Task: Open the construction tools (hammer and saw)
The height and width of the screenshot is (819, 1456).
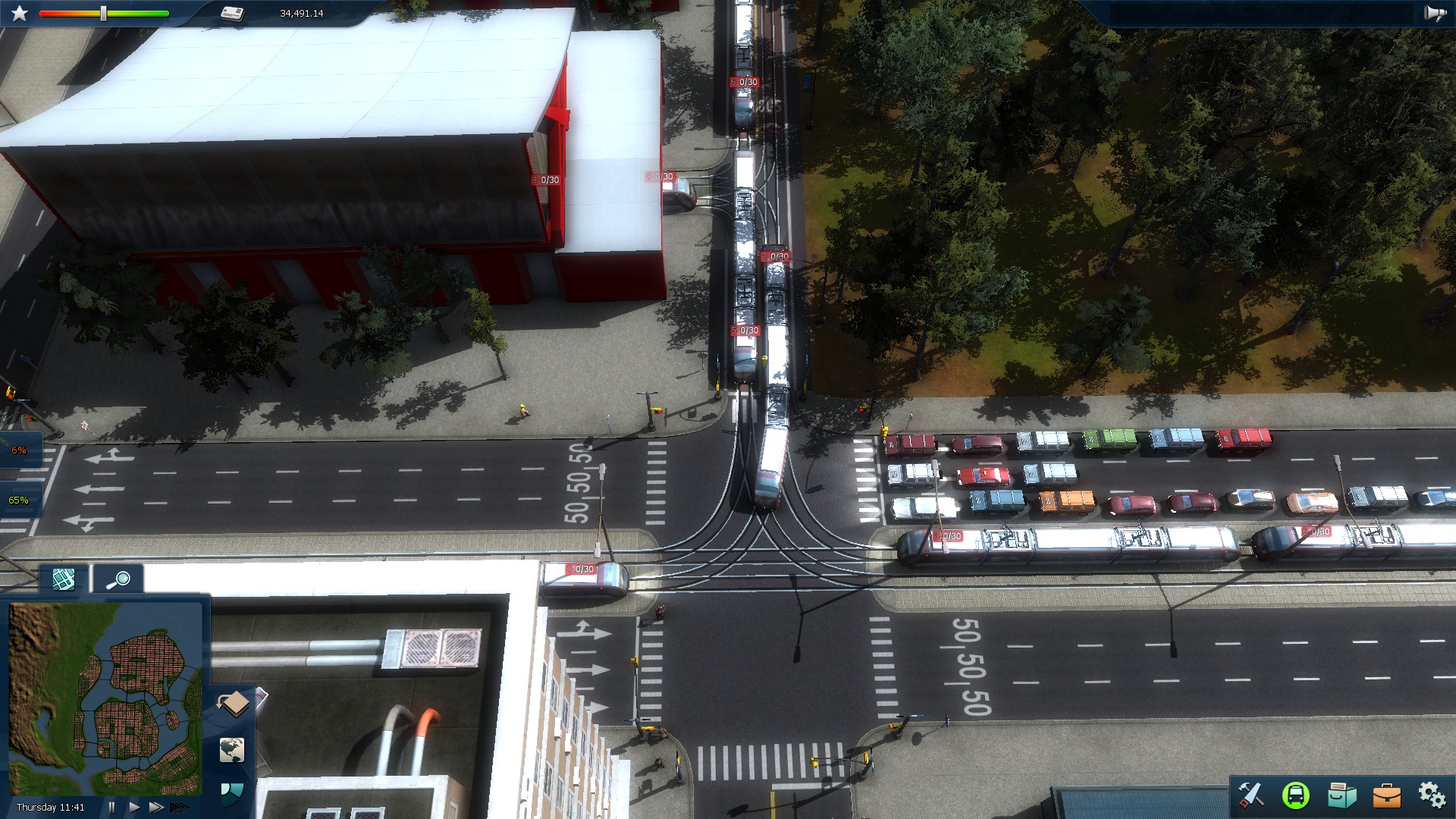Action: pos(1250,794)
